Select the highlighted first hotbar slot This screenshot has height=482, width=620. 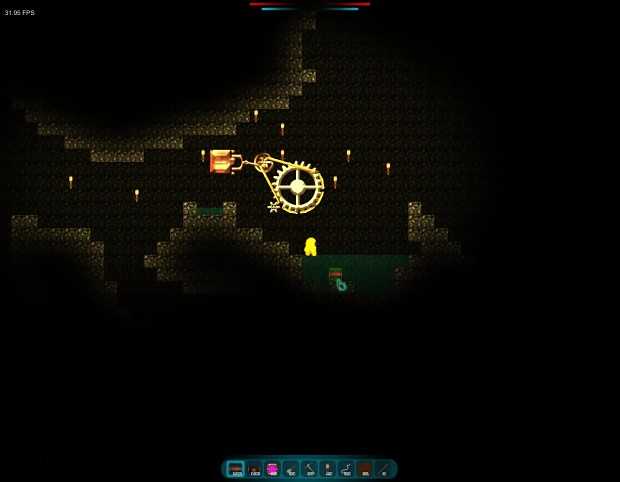236,469
